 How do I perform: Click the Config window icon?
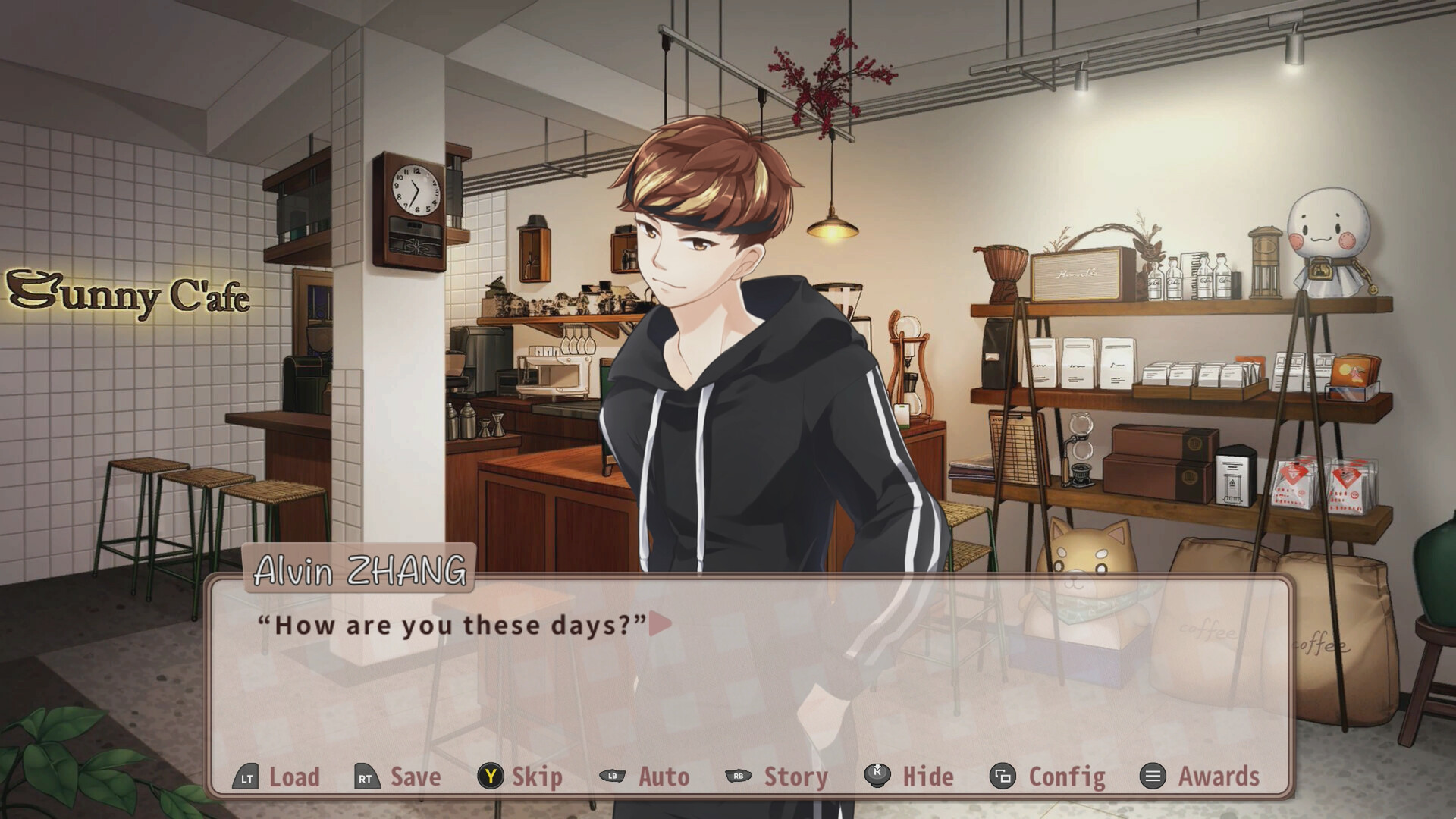tap(1003, 777)
